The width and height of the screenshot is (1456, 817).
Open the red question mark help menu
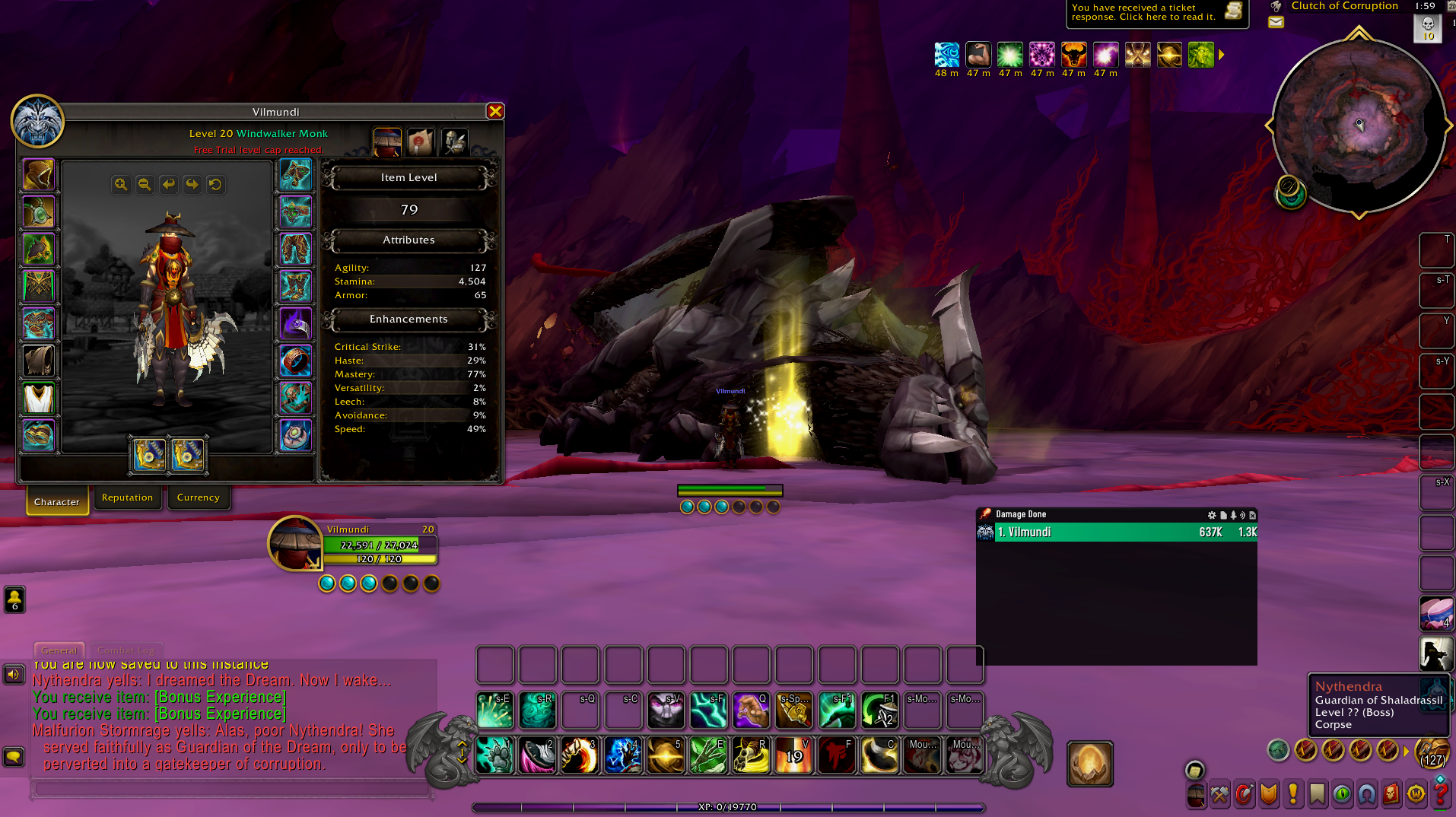click(1440, 794)
